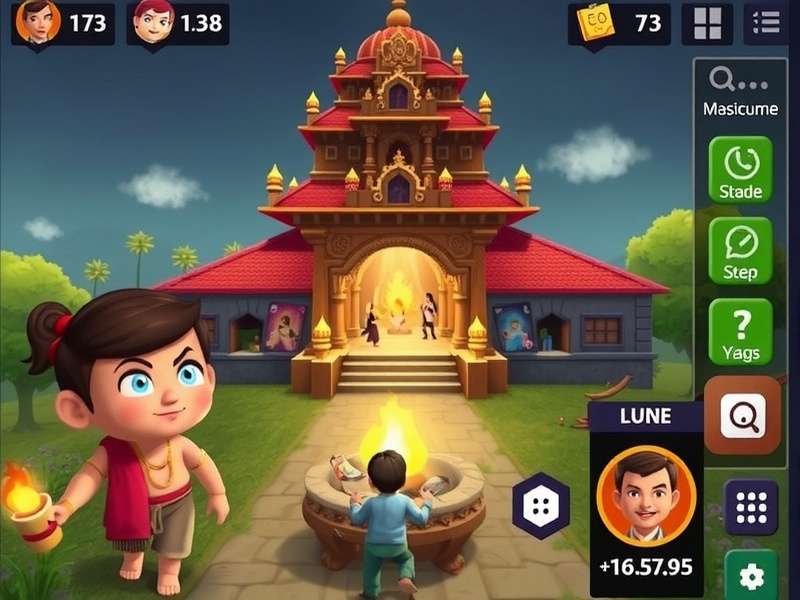Viewport: 800px width, 600px height.
Task: Select the LUNE player portrait card
Action: tap(644, 495)
